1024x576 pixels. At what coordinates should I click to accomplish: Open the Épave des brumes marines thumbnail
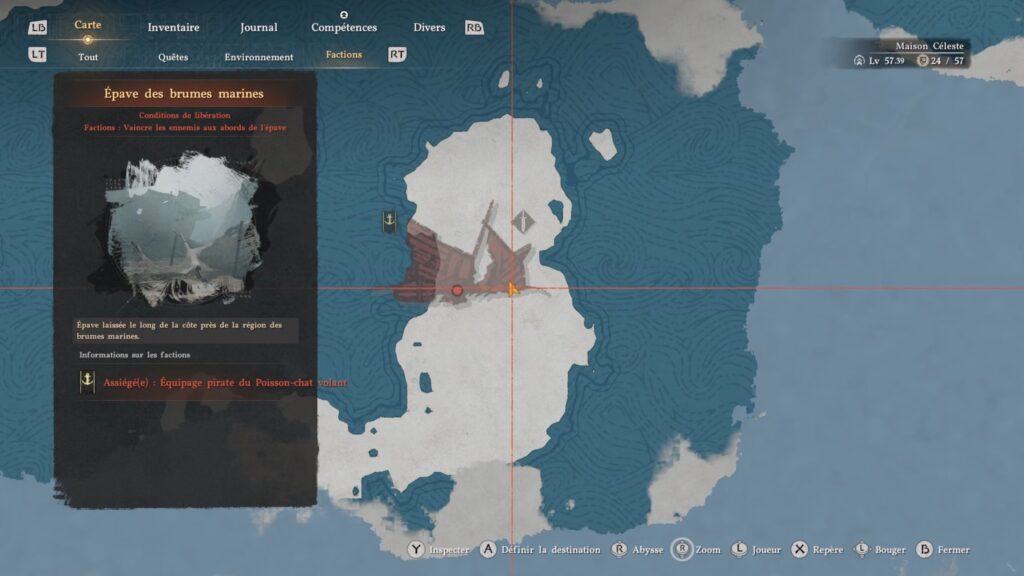point(185,230)
